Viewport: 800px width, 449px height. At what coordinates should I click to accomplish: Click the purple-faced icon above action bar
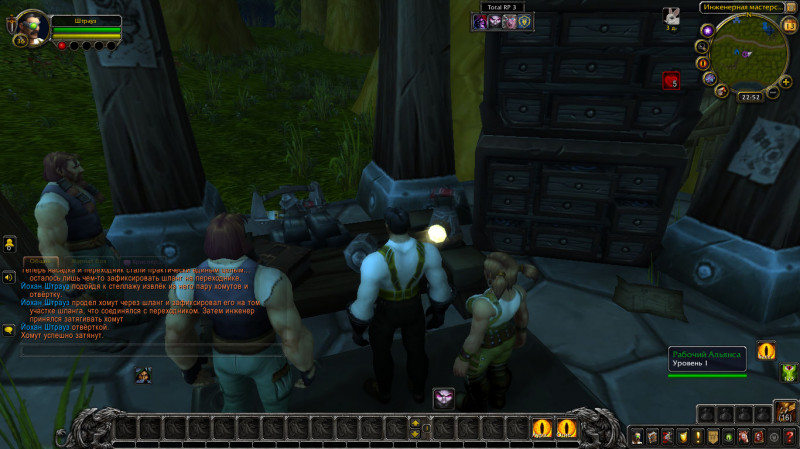pos(443,398)
